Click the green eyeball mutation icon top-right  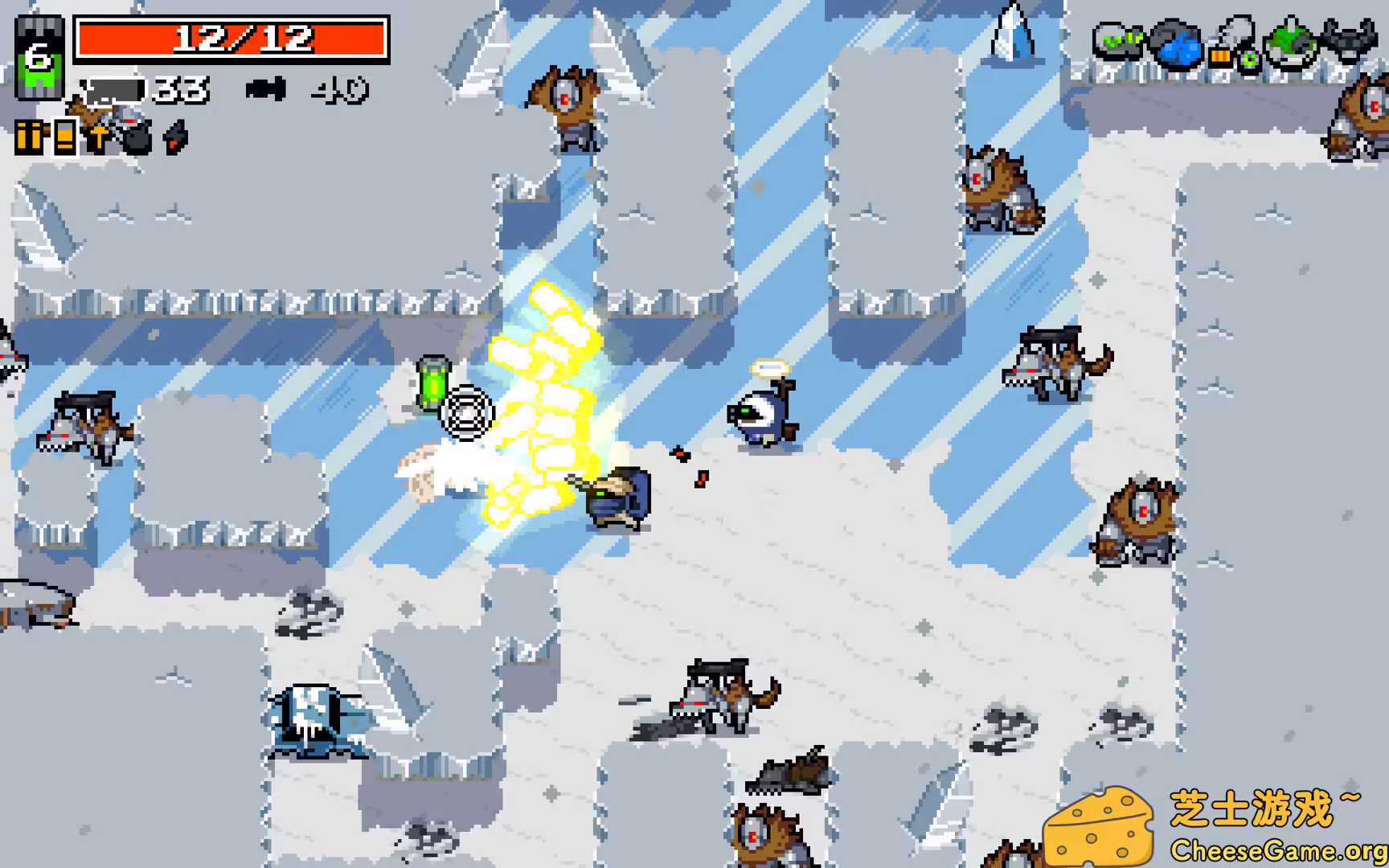[1249, 61]
